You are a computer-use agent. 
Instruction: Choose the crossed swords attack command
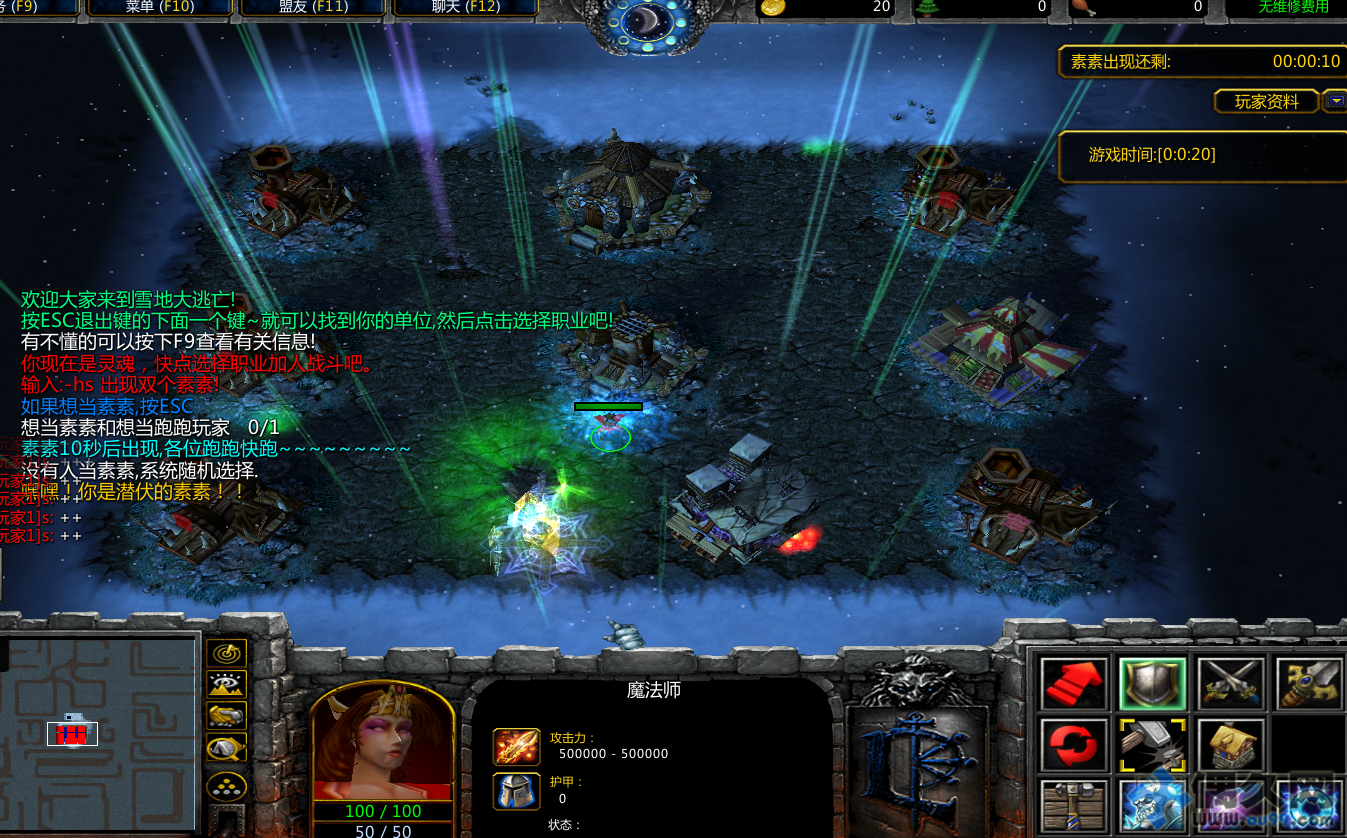1231,684
